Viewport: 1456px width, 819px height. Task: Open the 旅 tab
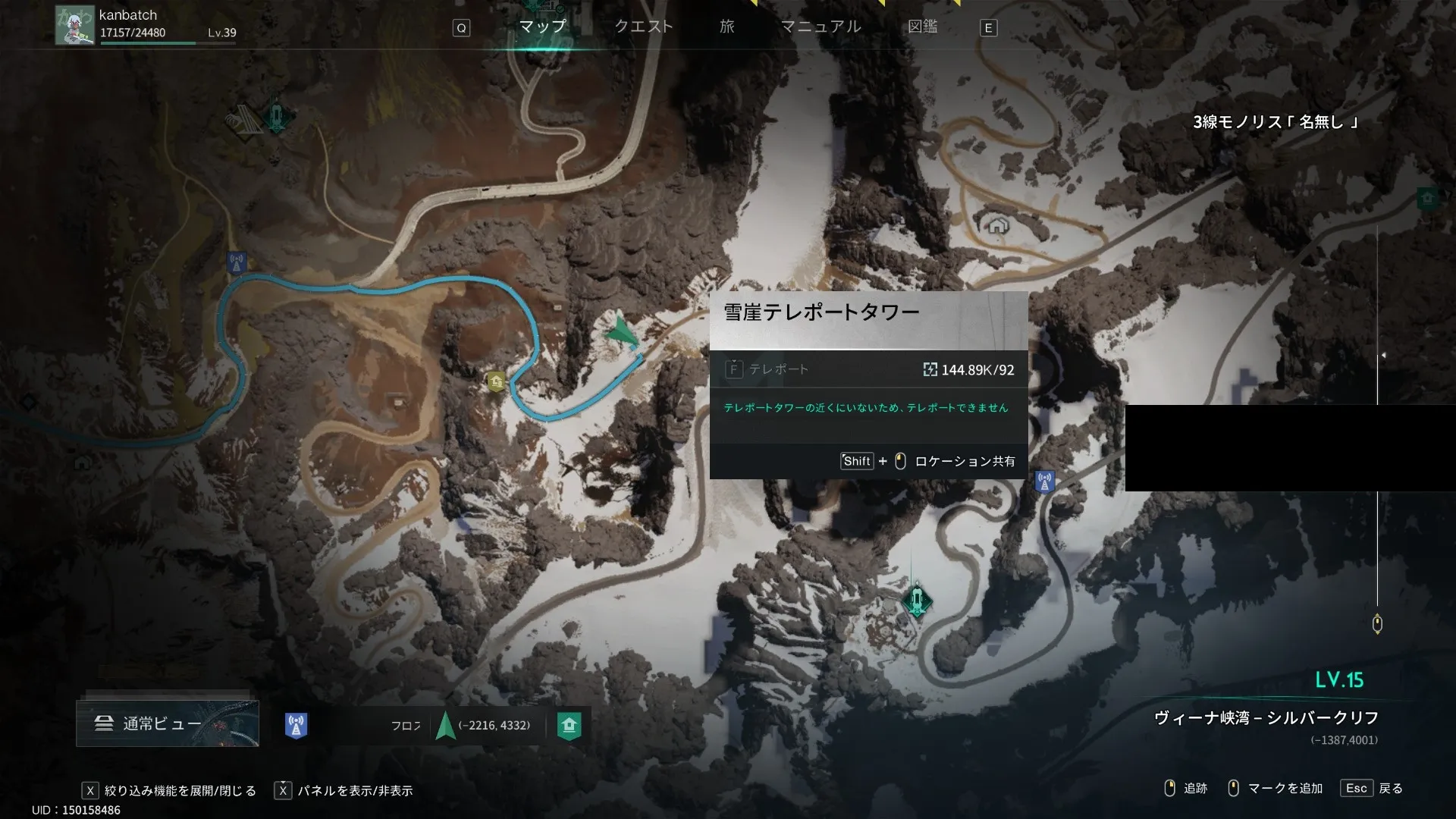[x=726, y=27]
